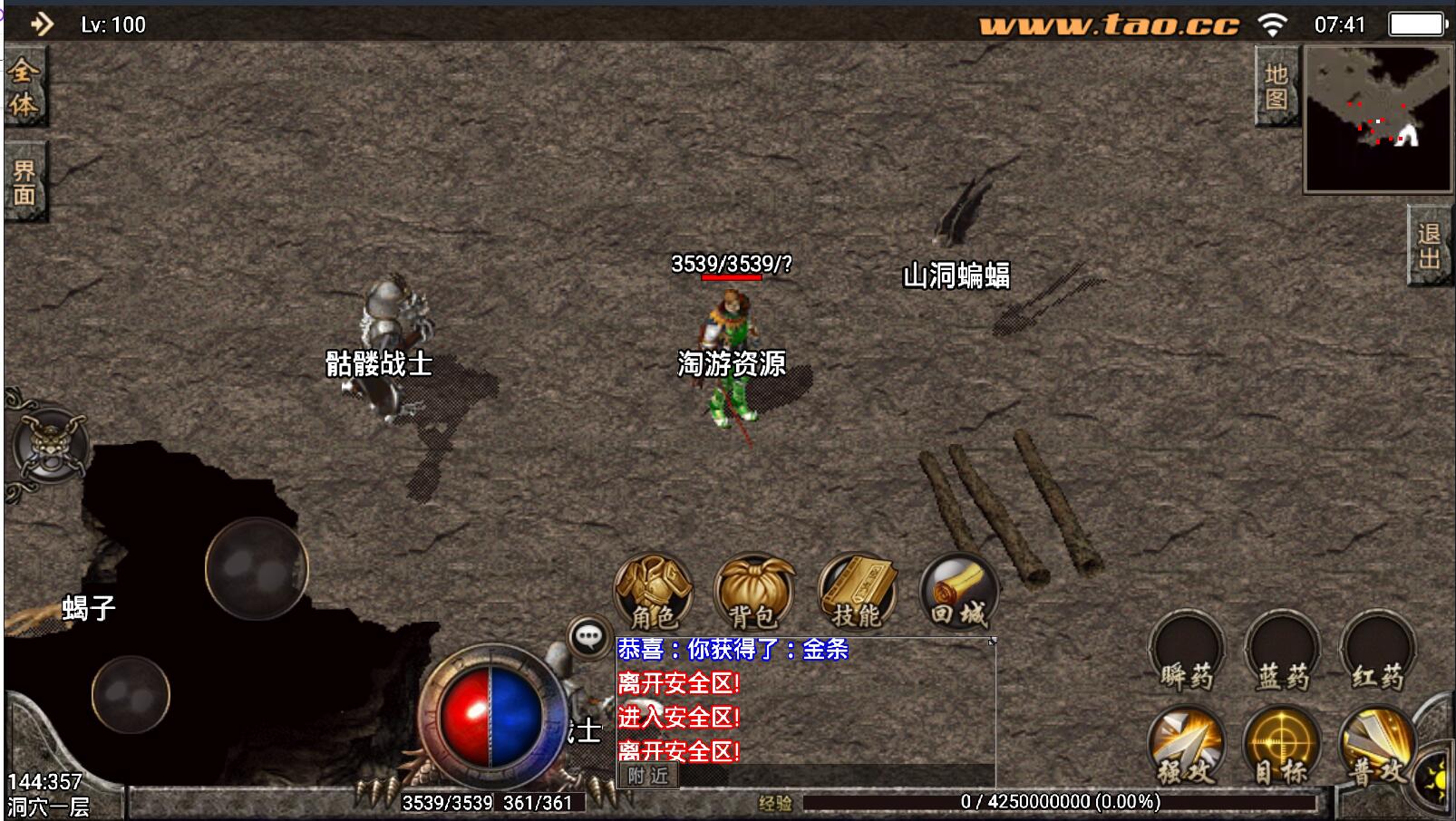Open the cave minimap

pos(1377,118)
